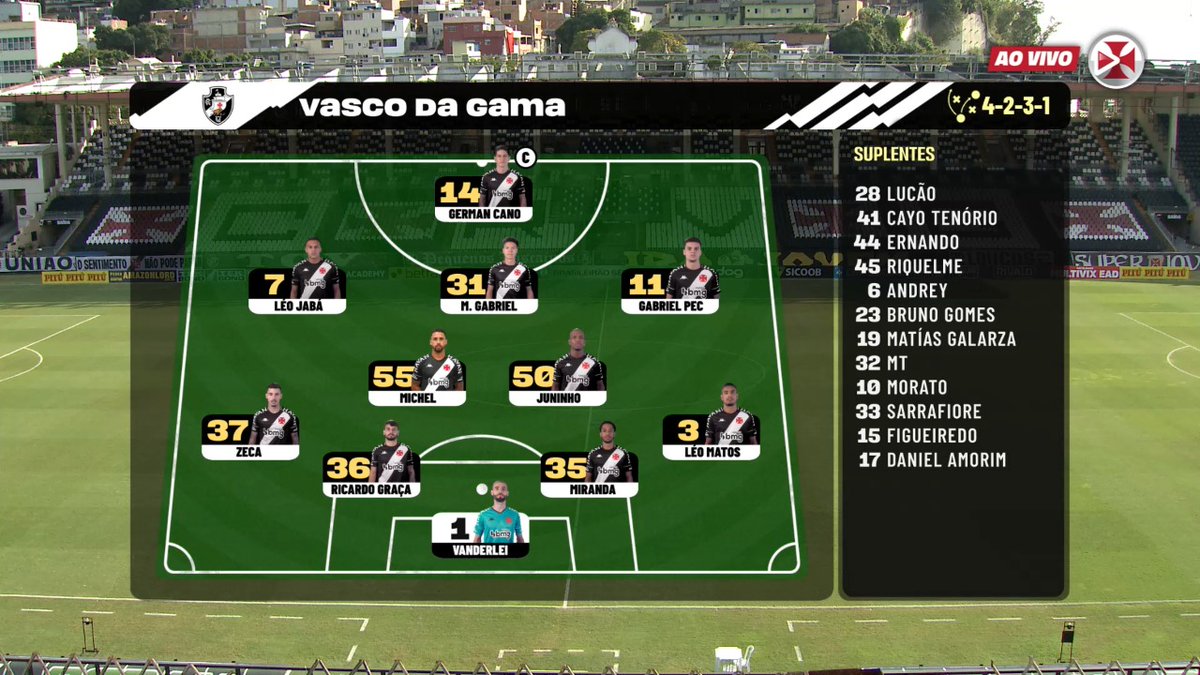Choose substitute Andrey from the bench list
The height and width of the screenshot is (675, 1200).
pyautogui.click(x=902, y=290)
